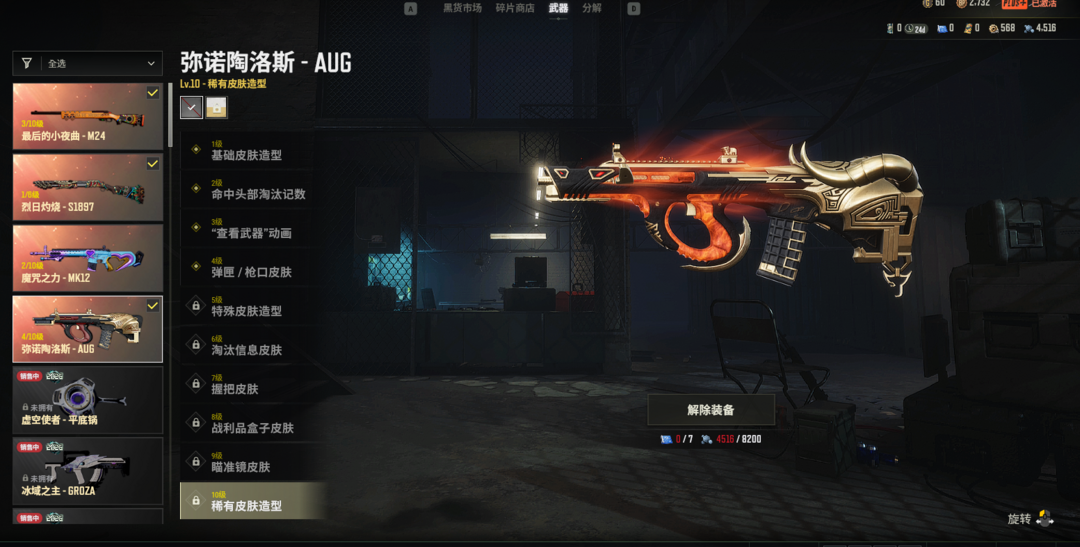This screenshot has height=547, width=1080.
Task: Select the 冰域之主 - GROZA skin
Action: (87, 471)
